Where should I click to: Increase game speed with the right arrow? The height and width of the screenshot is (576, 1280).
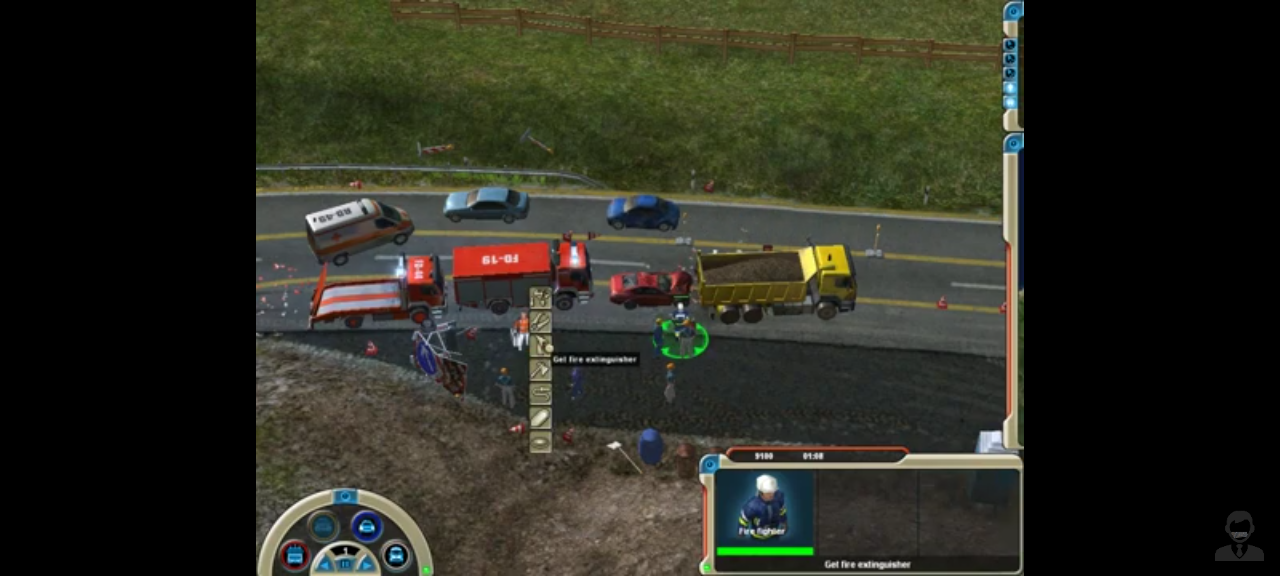(x=365, y=565)
